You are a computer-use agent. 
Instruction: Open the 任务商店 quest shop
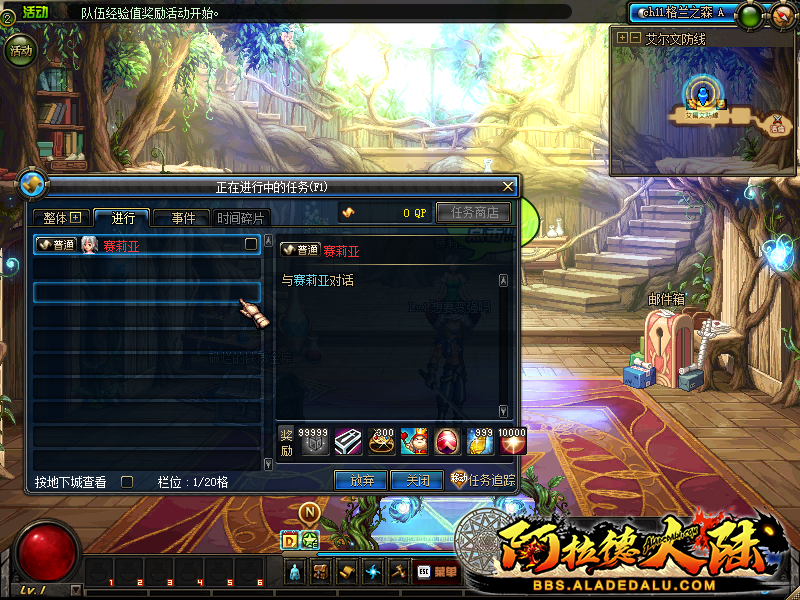pyautogui.click(x=473, y=212)
